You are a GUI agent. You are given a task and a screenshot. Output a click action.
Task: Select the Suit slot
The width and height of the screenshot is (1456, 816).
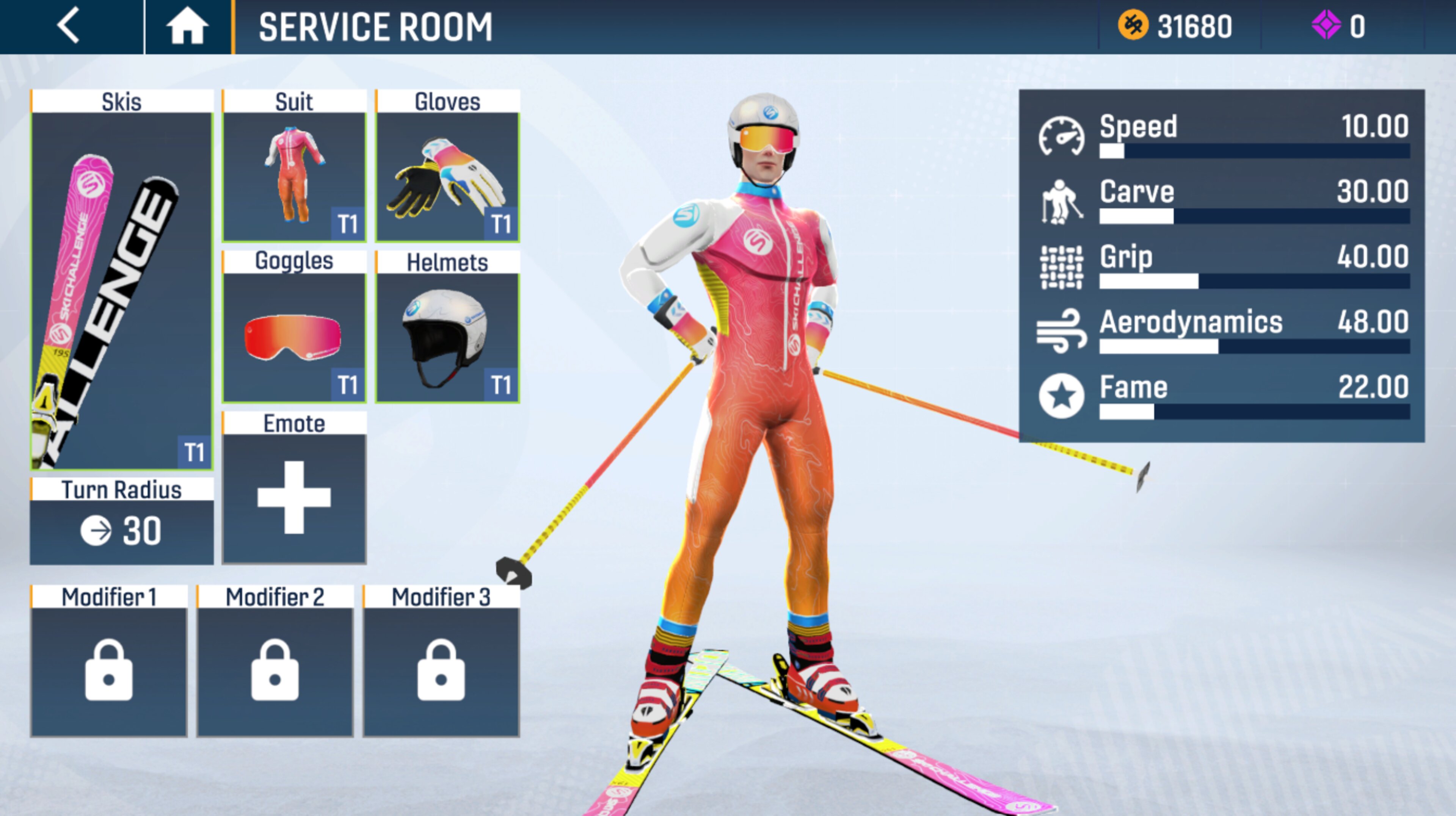294,176
